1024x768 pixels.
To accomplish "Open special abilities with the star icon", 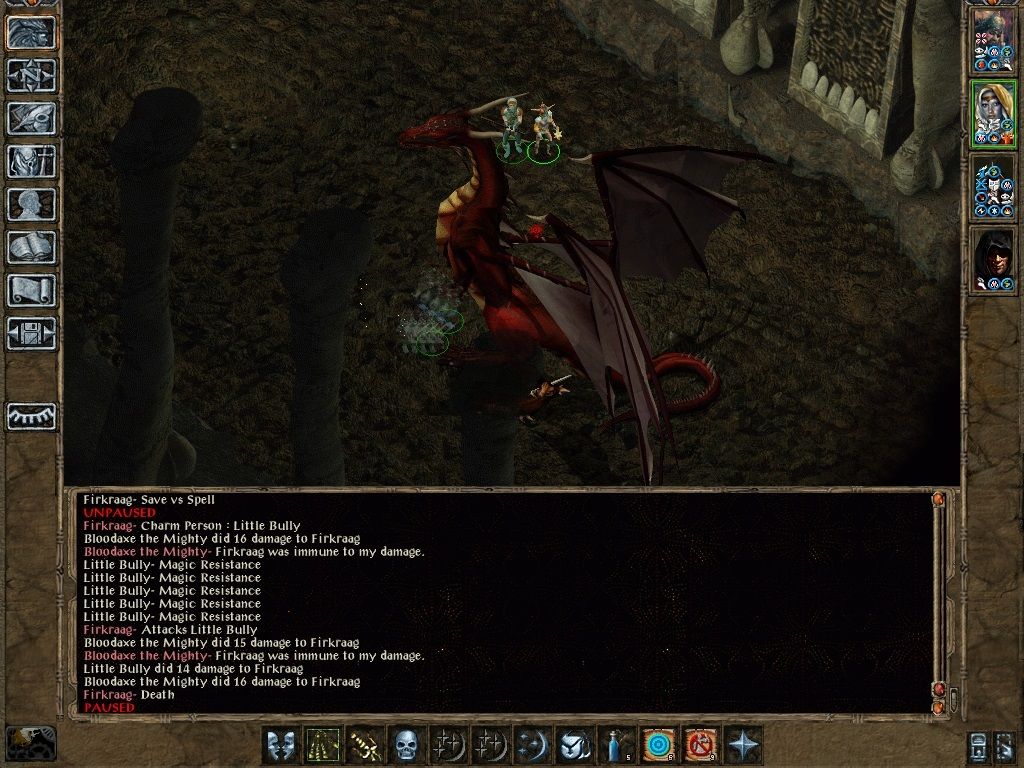I will [744, 746].
